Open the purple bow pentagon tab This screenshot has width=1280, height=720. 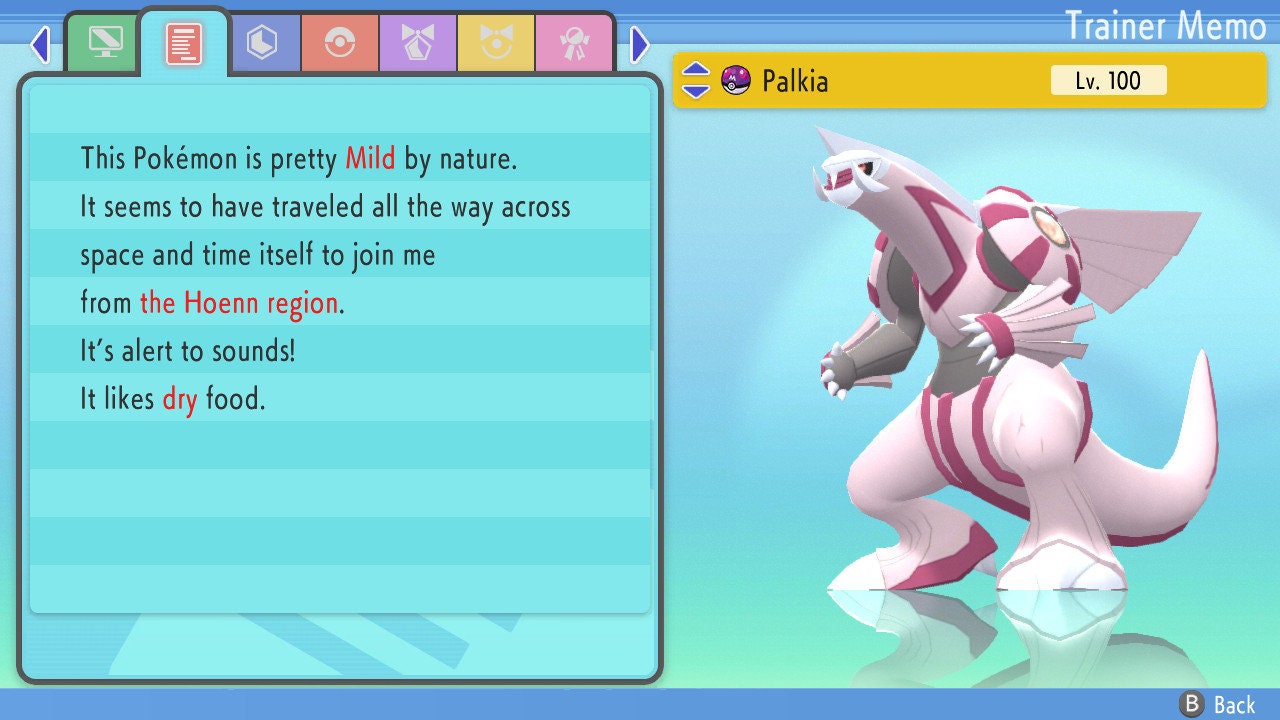coord(418,42)
